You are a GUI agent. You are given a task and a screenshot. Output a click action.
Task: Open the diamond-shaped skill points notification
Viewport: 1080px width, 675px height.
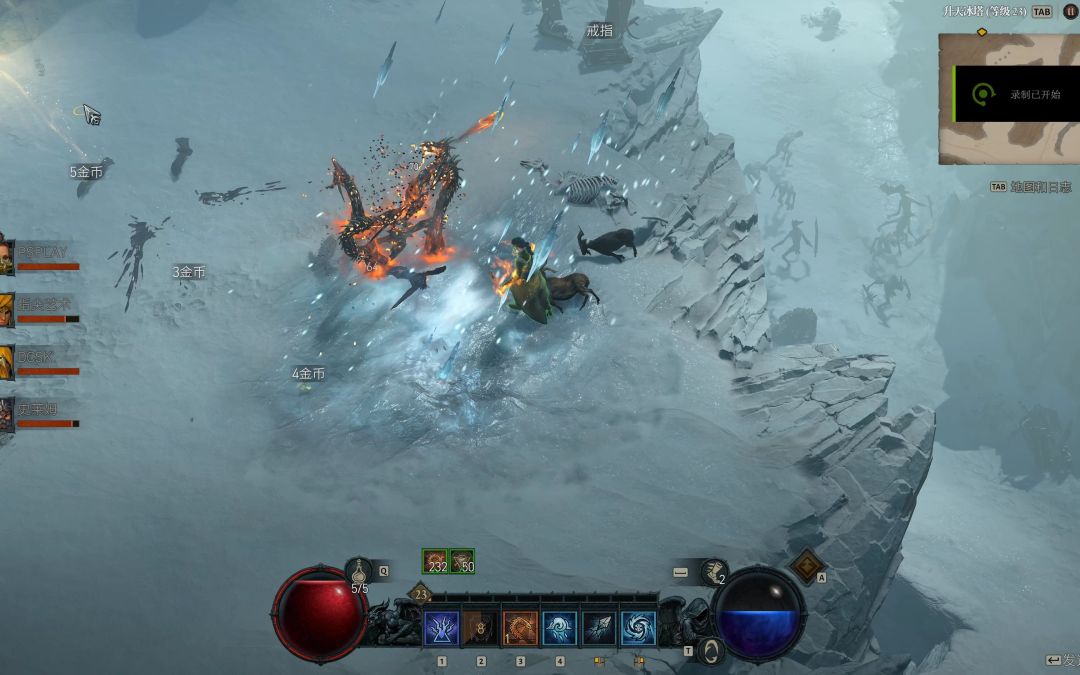click(807, 567)
